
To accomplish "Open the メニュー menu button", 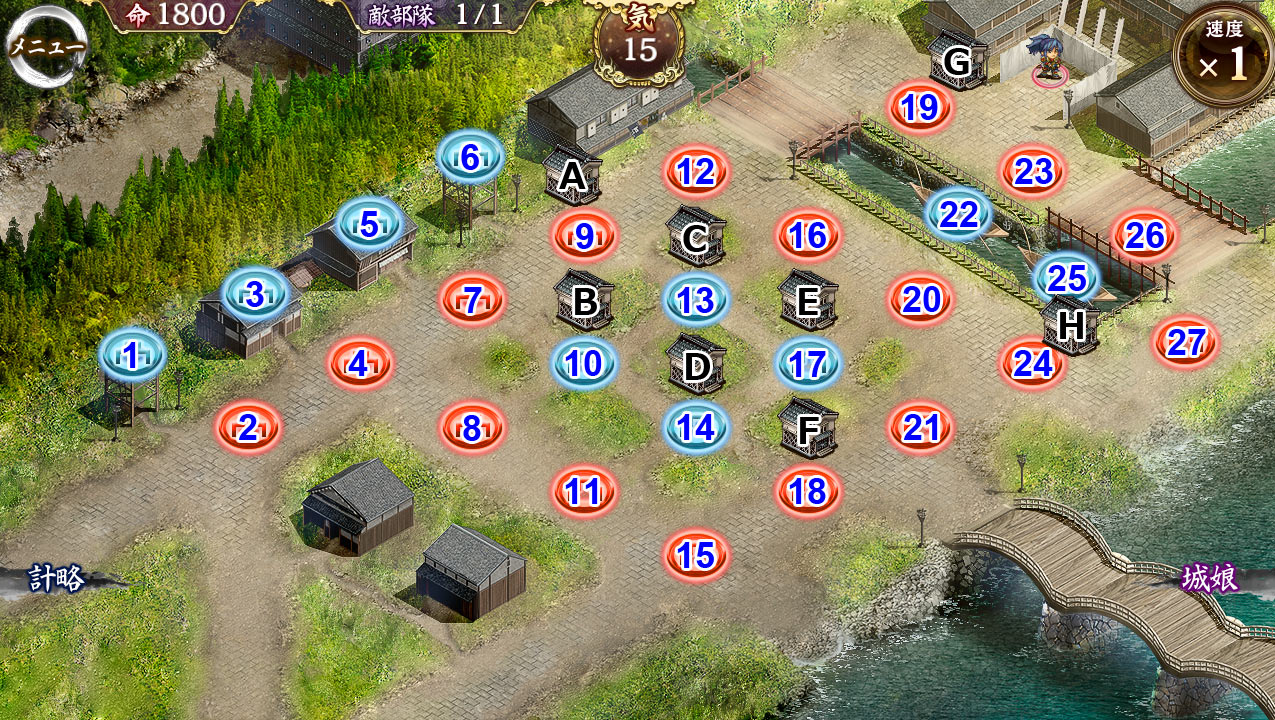I will click(x=47, y=46).
